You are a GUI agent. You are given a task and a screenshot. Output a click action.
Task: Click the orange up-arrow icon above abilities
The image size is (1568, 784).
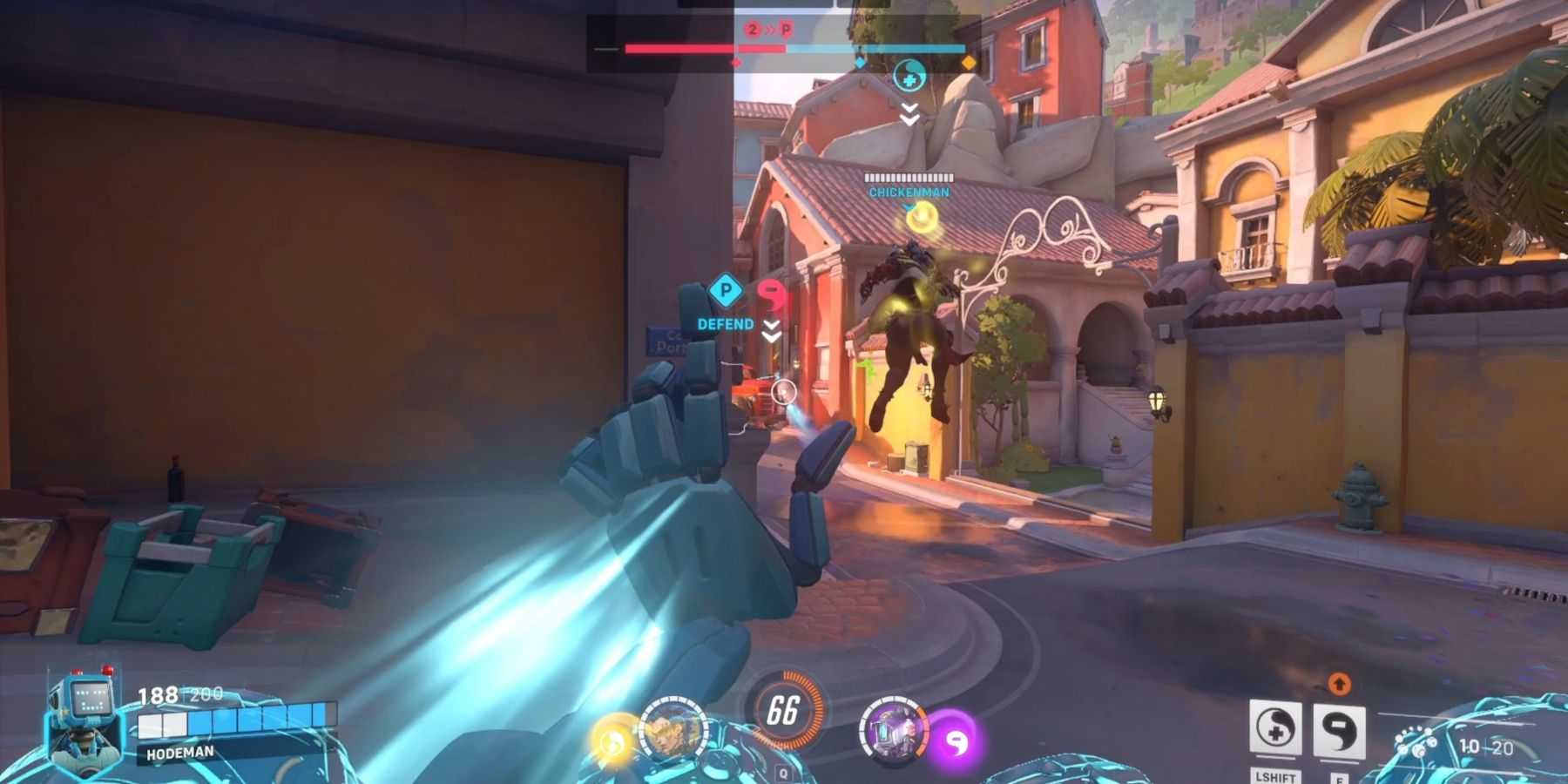click(1339, 685)
